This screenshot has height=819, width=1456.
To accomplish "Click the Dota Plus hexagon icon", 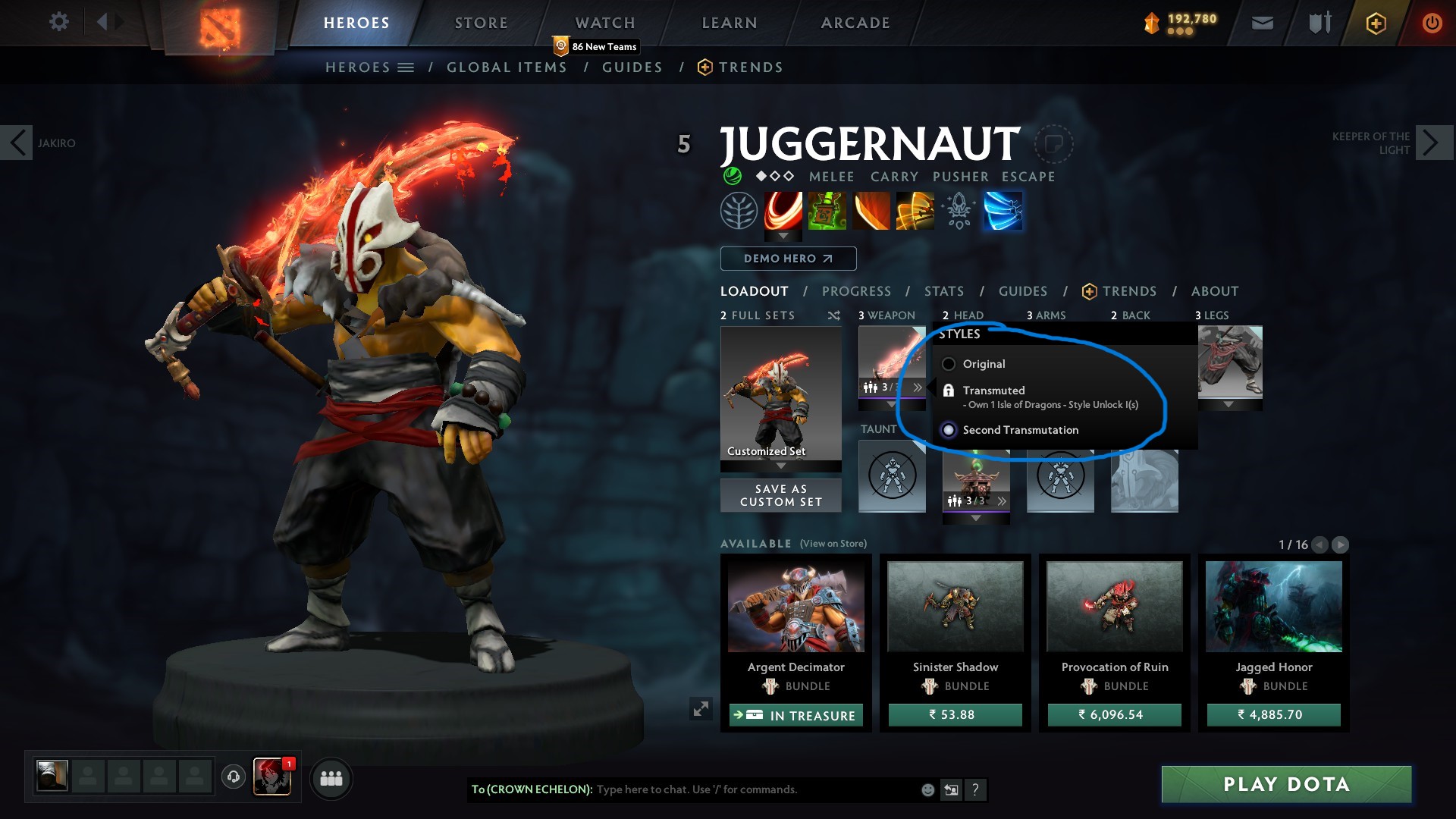I will click(x=1375, y=23).
